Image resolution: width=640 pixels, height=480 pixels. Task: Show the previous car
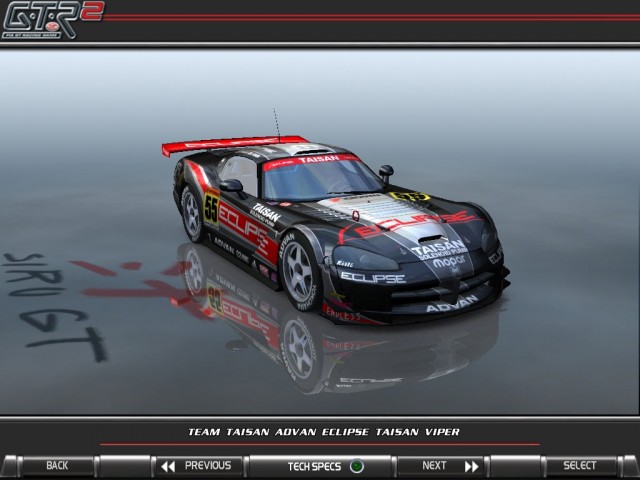[x=196, y=466]
